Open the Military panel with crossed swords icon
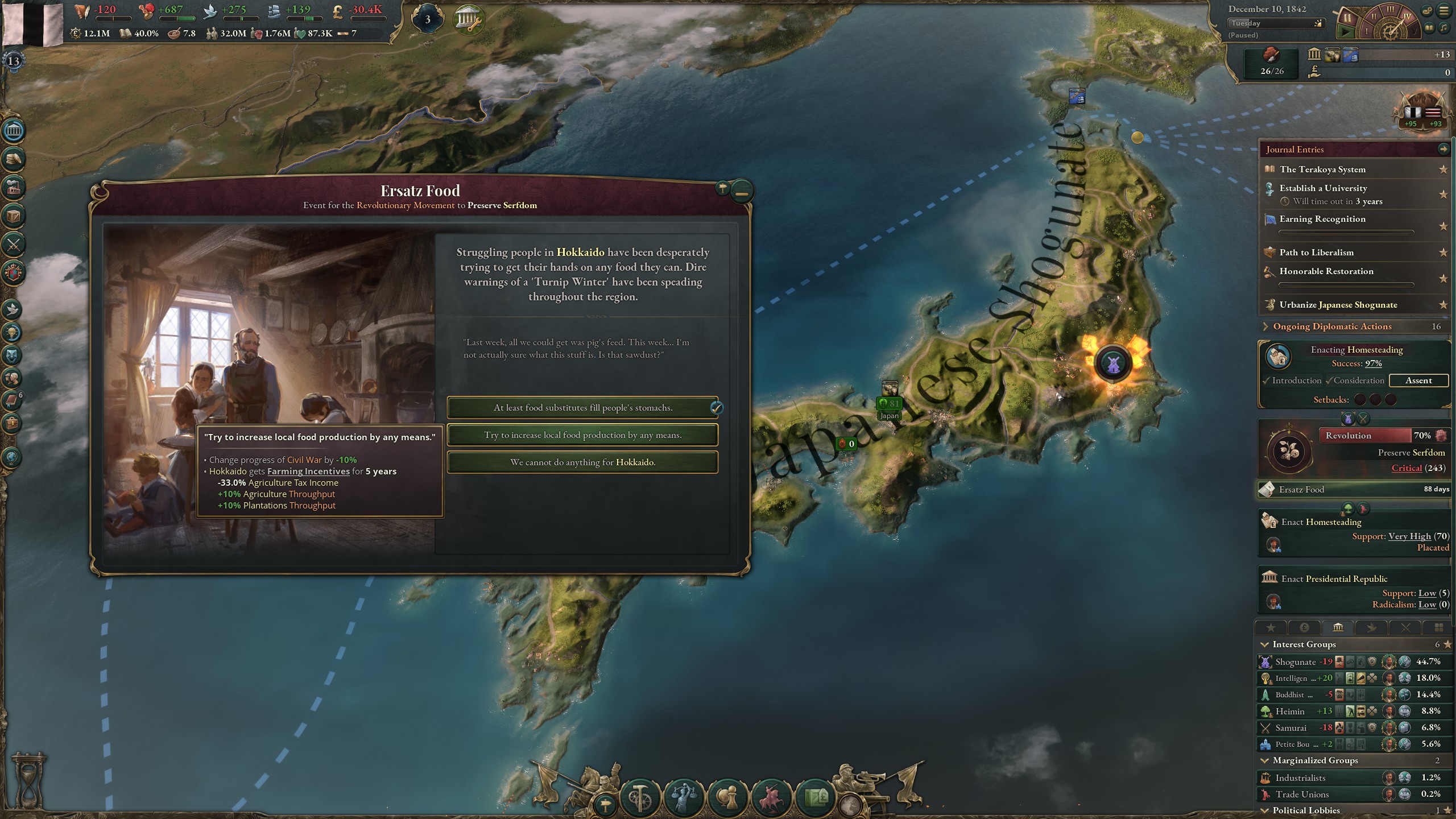The height and width of the screenshot is (819, 1456). click(14, 245)
